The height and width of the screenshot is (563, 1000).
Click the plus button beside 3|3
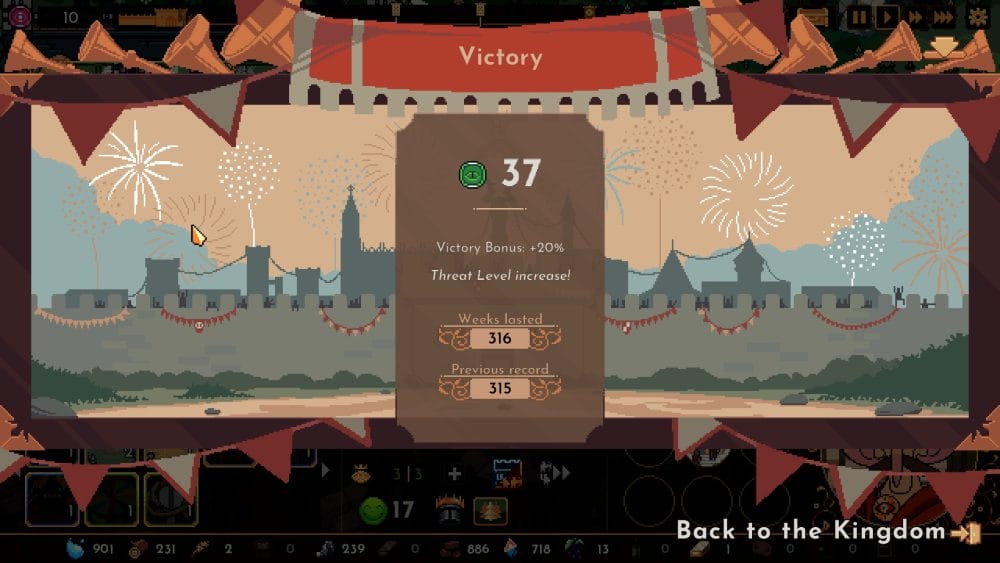[454, 474]
